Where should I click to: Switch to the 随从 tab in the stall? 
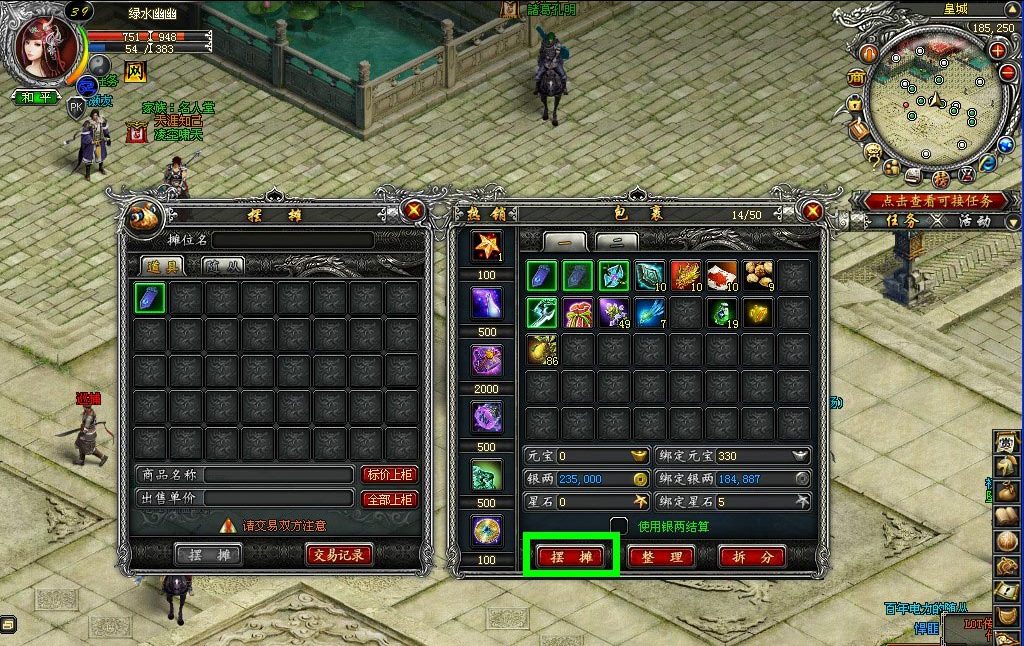click(x=224, y=265)
